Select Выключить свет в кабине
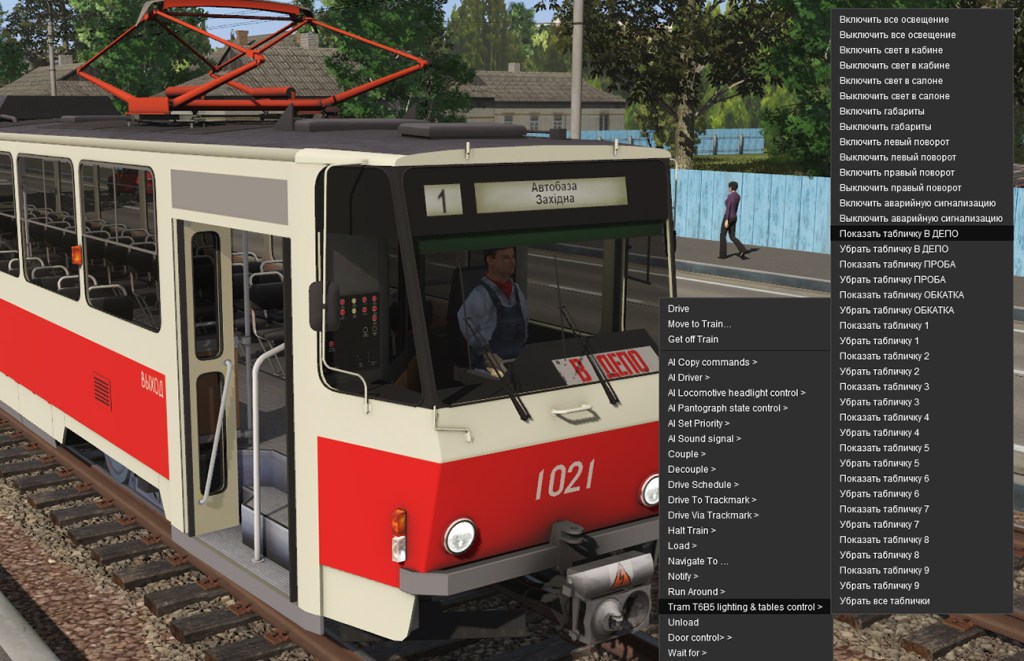This screenshot has height=661, width=1024. tap(894, 66)
